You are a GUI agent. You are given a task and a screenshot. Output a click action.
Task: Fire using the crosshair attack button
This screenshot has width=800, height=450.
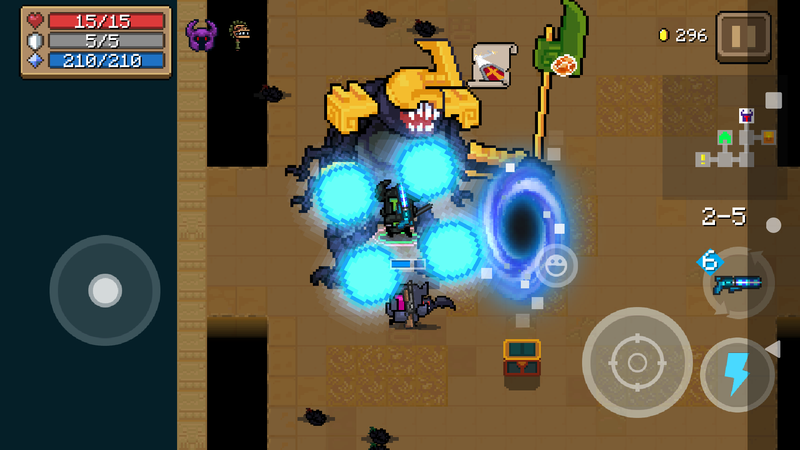(637, 362)
